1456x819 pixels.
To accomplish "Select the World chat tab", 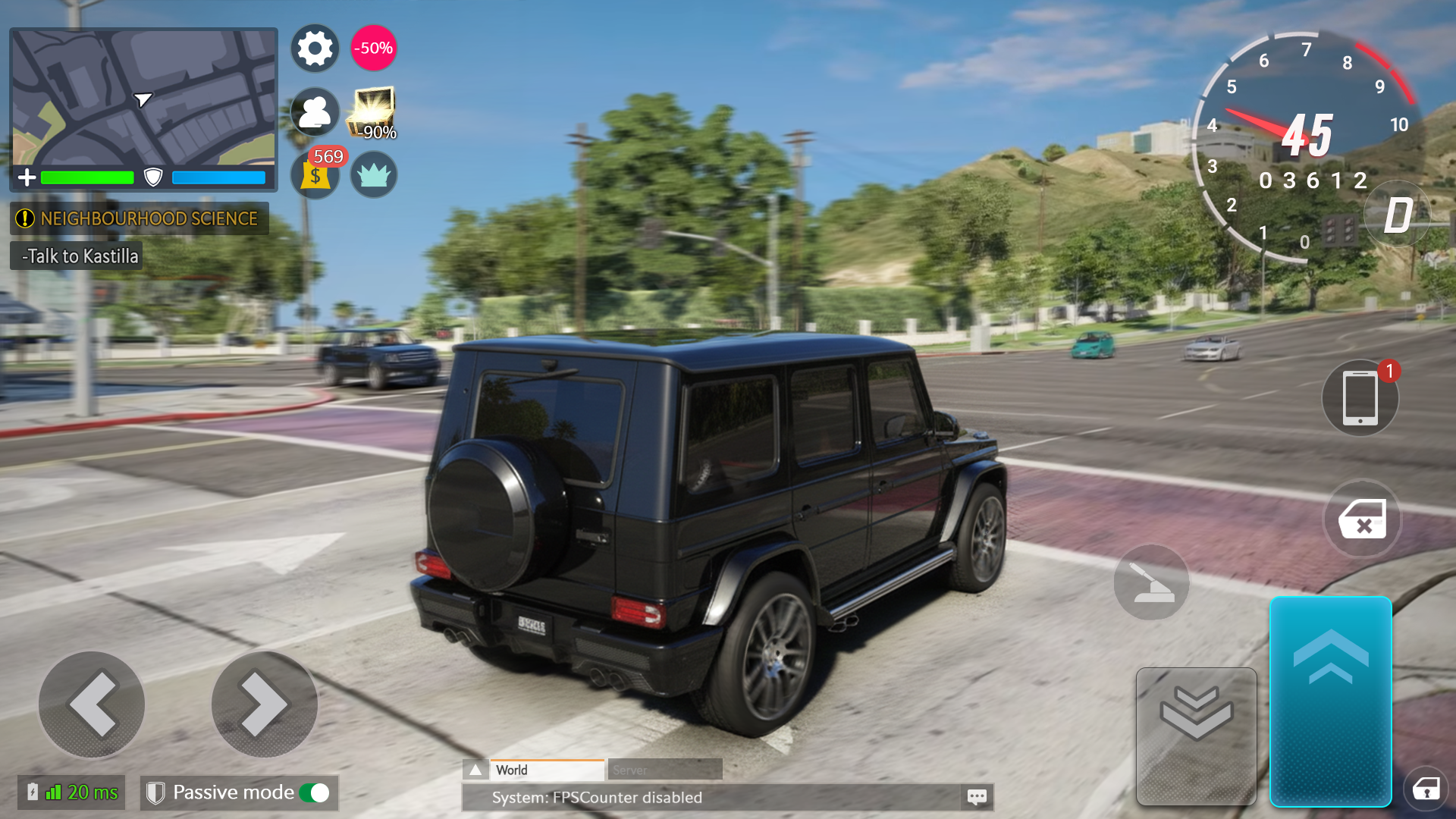I will click(x=547, y=769).
